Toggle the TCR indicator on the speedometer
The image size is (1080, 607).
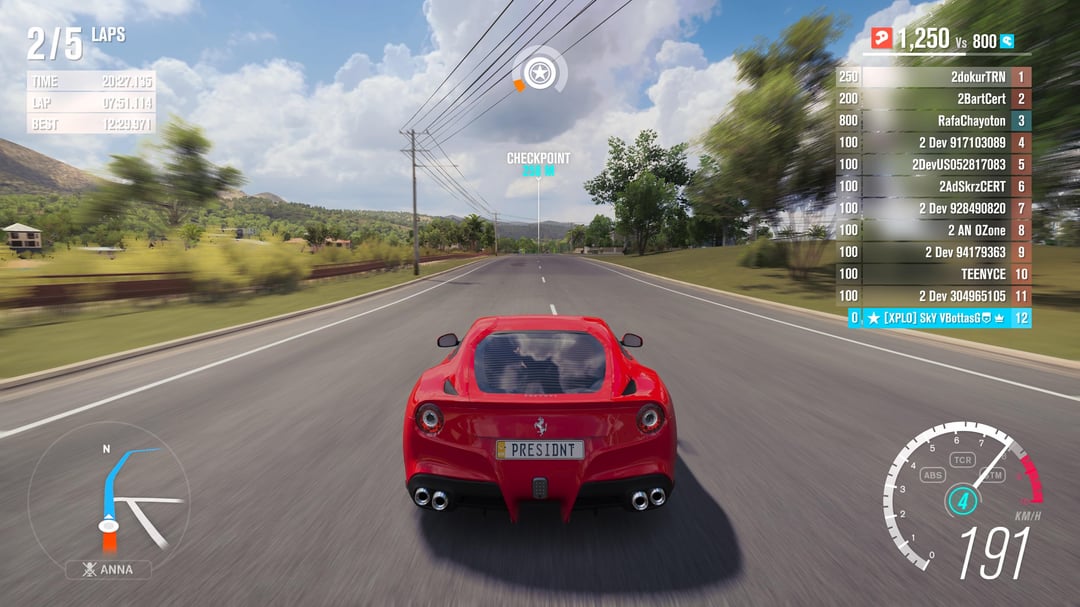[x=962, y=460]
